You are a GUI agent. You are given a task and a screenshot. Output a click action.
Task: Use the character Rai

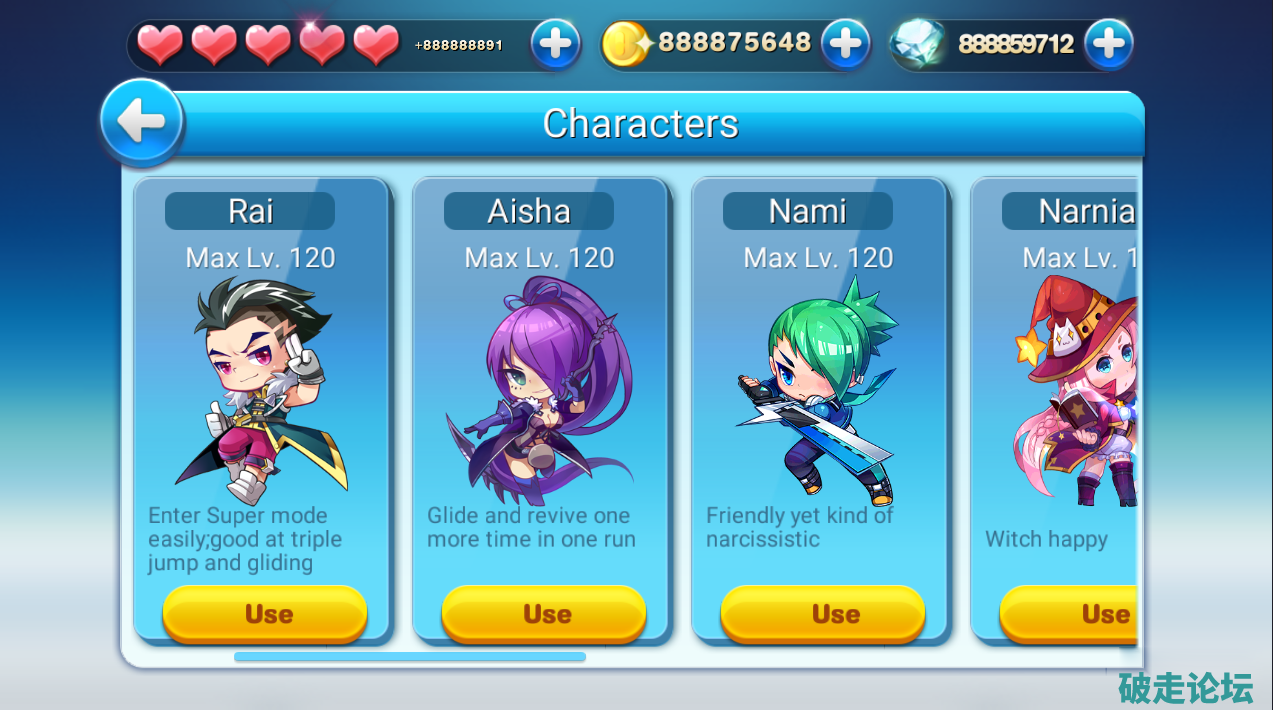265,613
